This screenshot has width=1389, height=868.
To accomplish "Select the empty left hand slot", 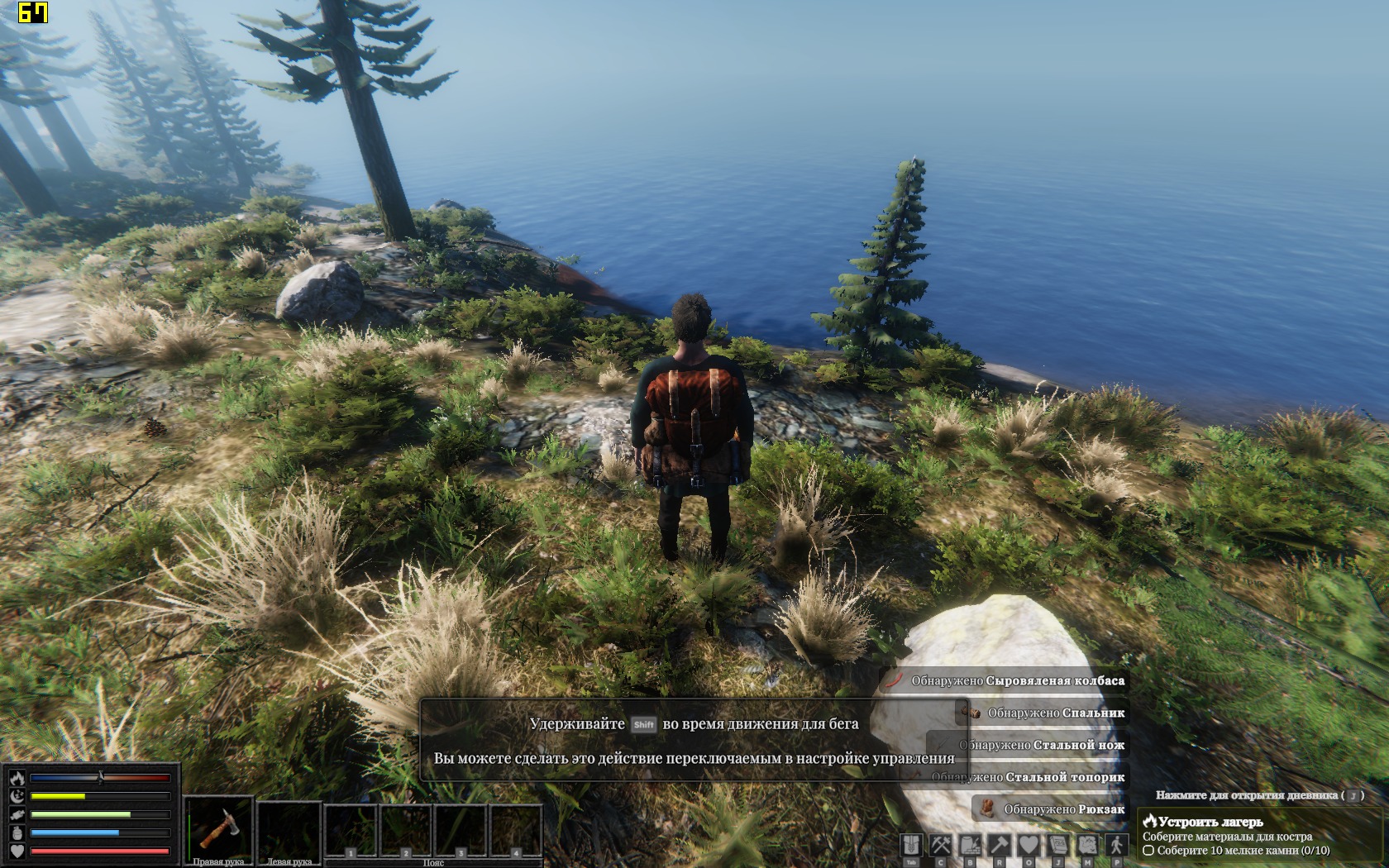I will pos(289,827).
